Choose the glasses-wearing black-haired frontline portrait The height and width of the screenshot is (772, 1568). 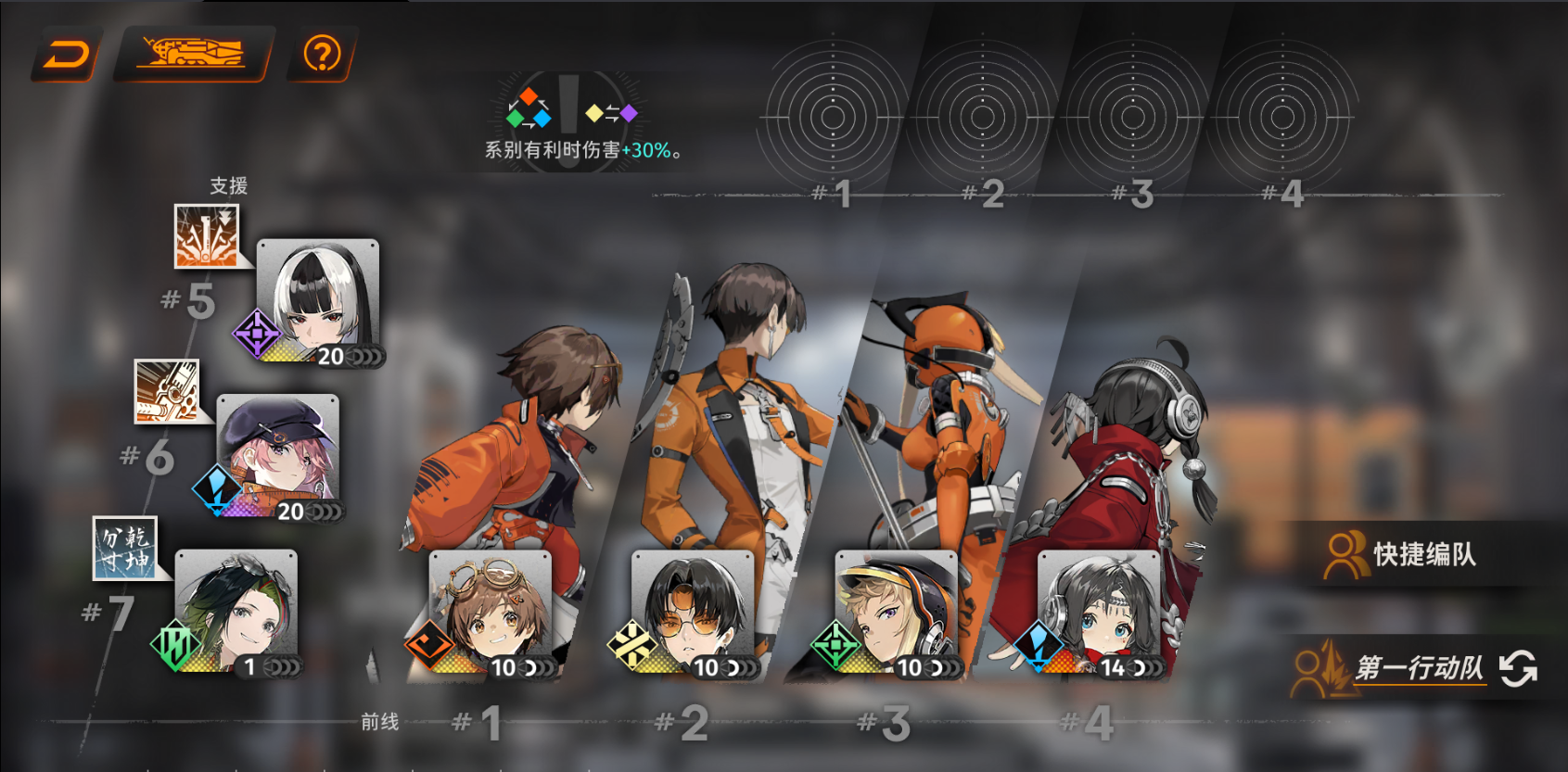click(693, 612)
